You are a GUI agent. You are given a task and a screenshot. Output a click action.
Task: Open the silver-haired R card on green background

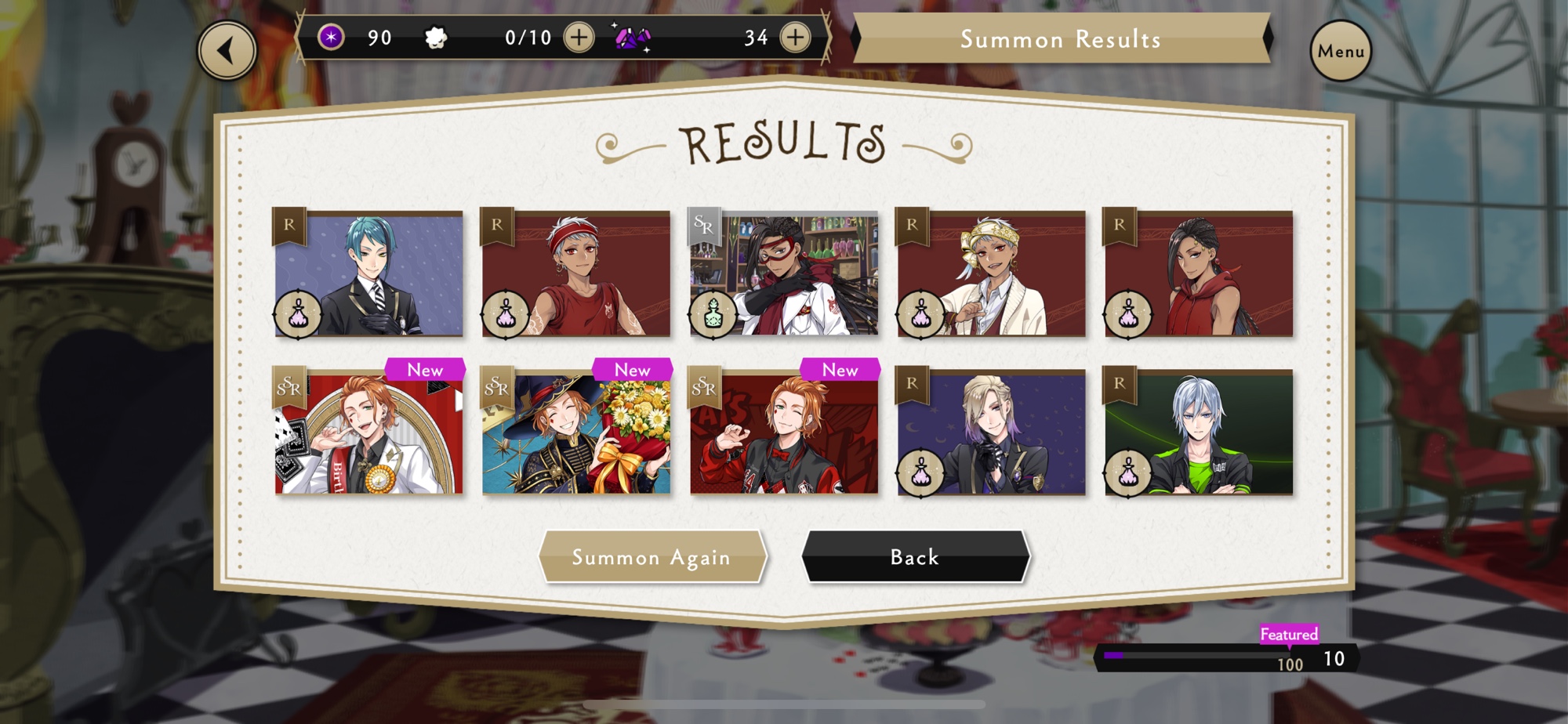1199,432
